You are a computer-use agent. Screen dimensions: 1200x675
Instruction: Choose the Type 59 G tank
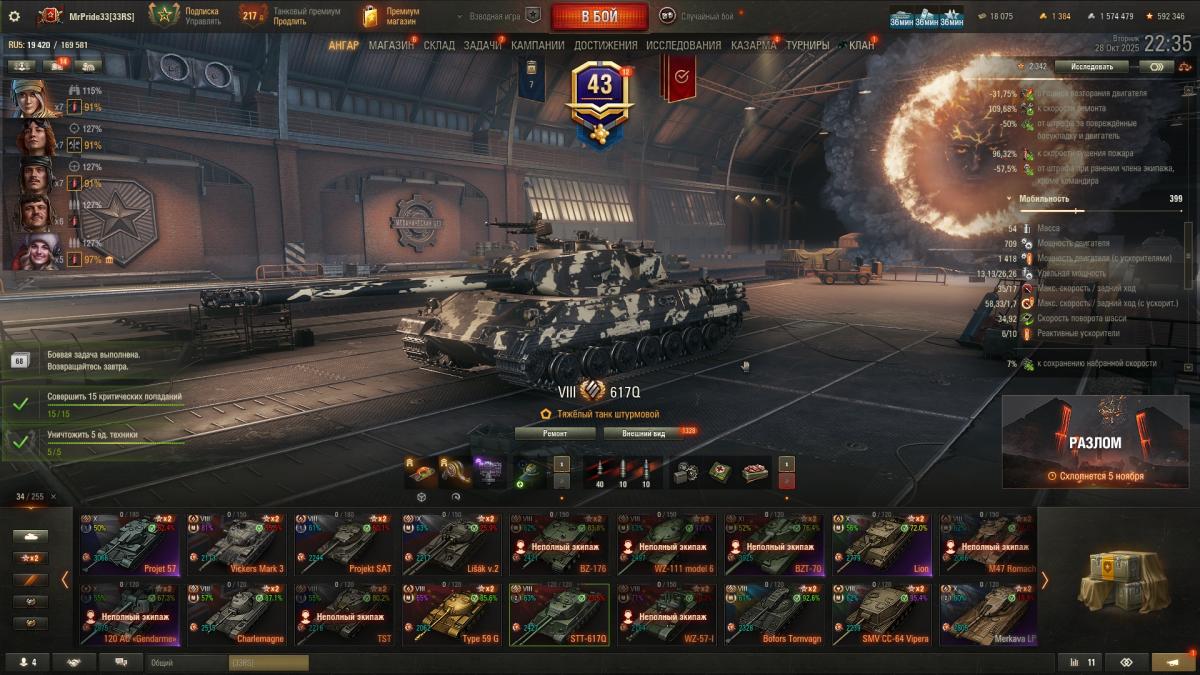[x=453, y=614]
